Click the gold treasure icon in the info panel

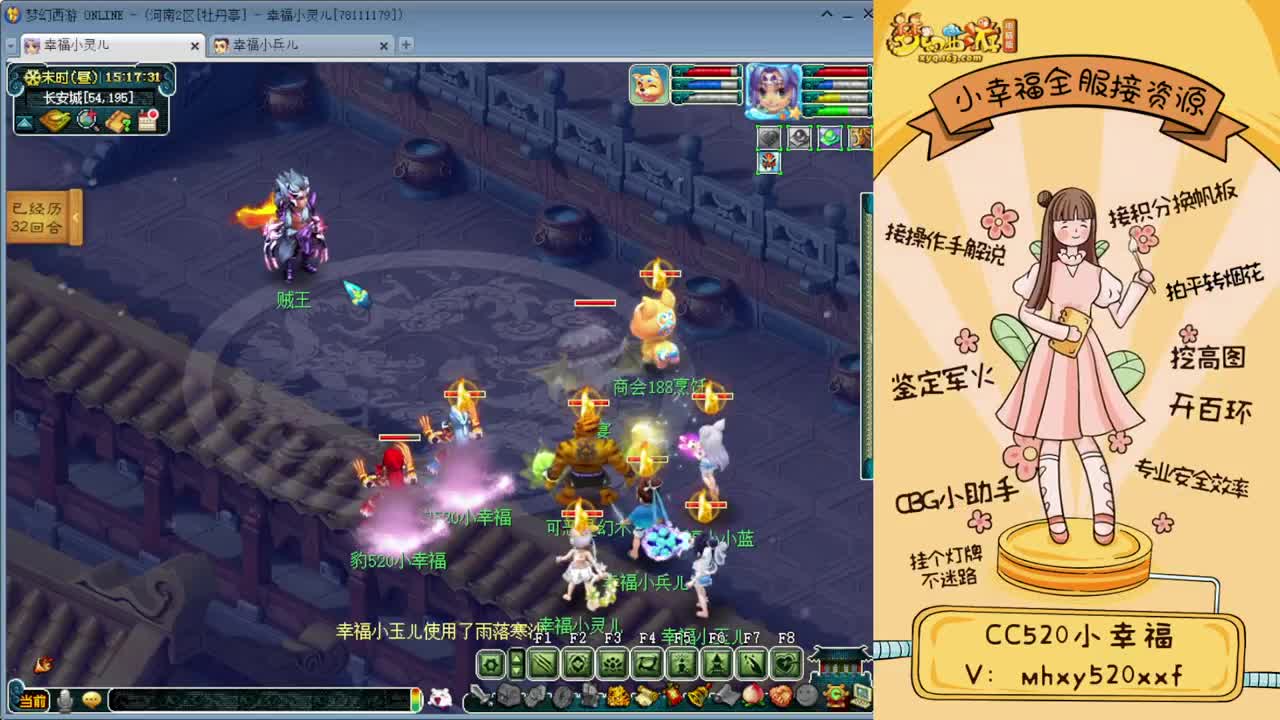[55, 121]
